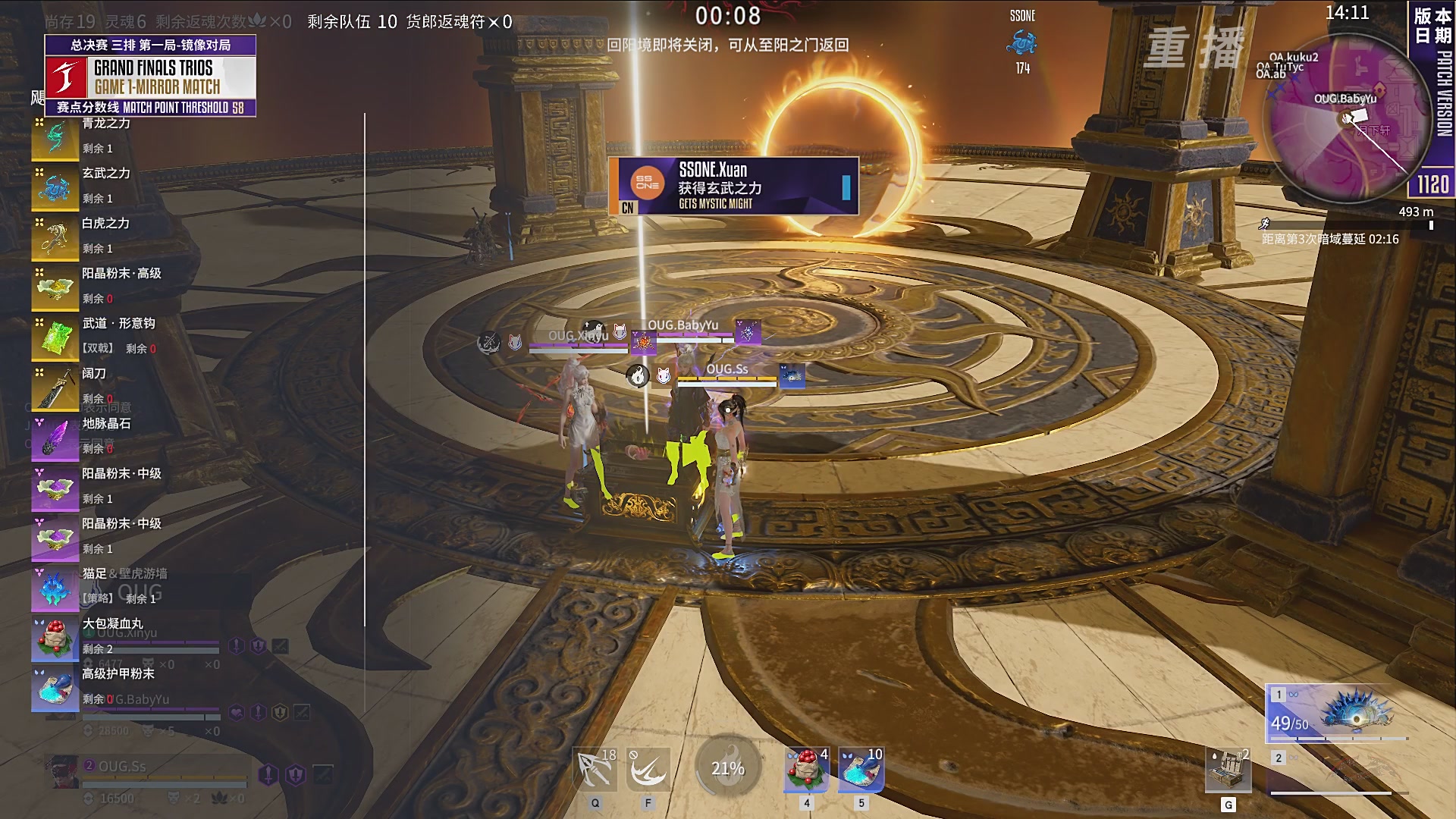Activate the grappling hook skill icon
The height and width of the screenshot is (819, 1456).
click(x=595, y=770)
